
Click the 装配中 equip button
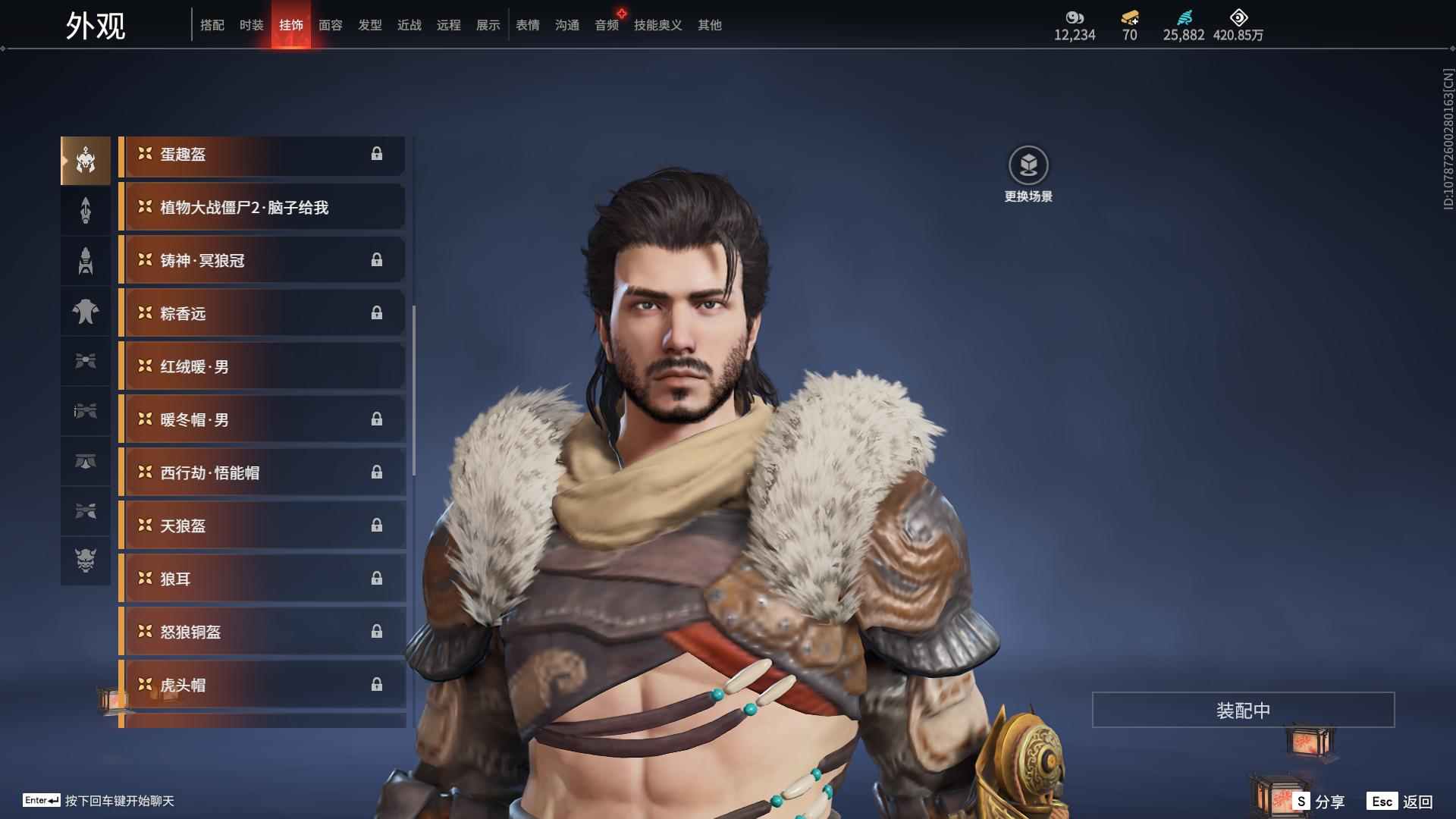tap(1243, 711)
